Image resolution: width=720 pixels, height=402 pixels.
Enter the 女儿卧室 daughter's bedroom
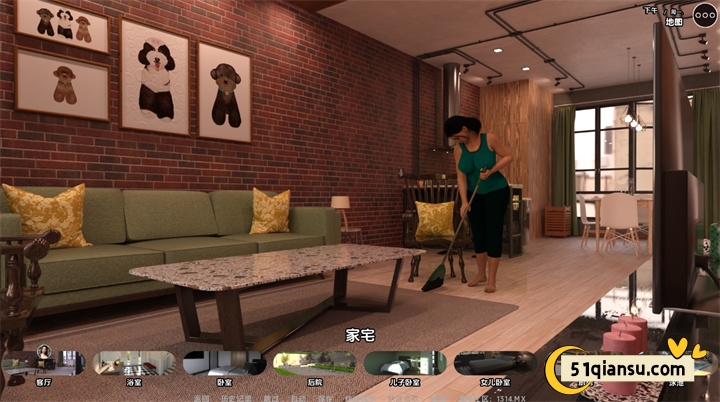pyautogui.click(x=495, y=364)
